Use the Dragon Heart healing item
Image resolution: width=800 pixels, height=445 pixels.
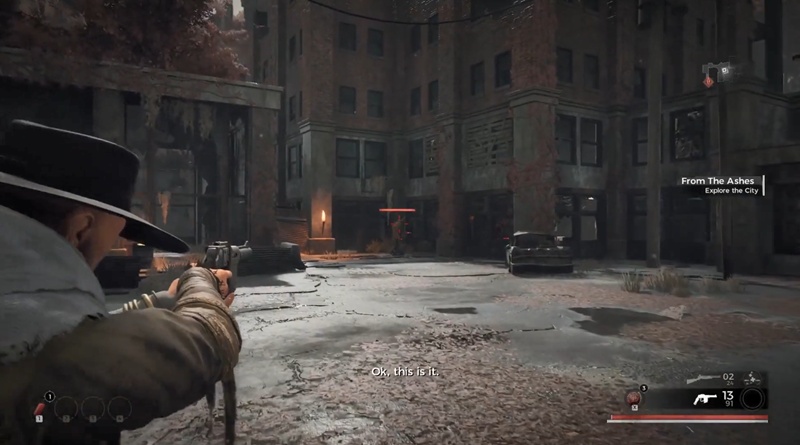tap(632, 399)
